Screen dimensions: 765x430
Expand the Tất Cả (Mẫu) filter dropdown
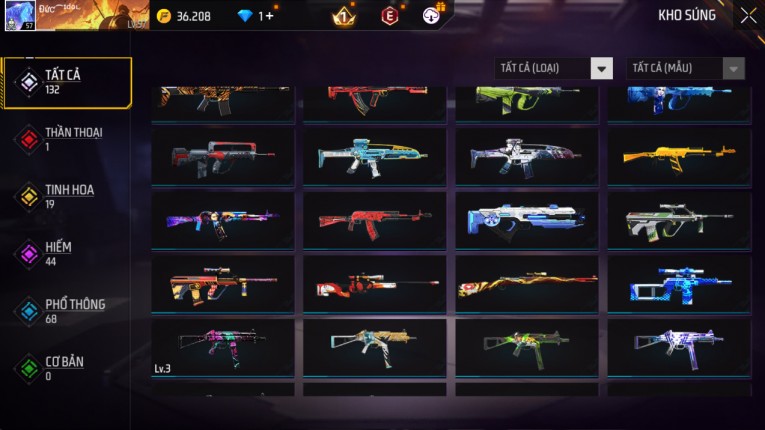pyautogui.click(x=685, y=68)
